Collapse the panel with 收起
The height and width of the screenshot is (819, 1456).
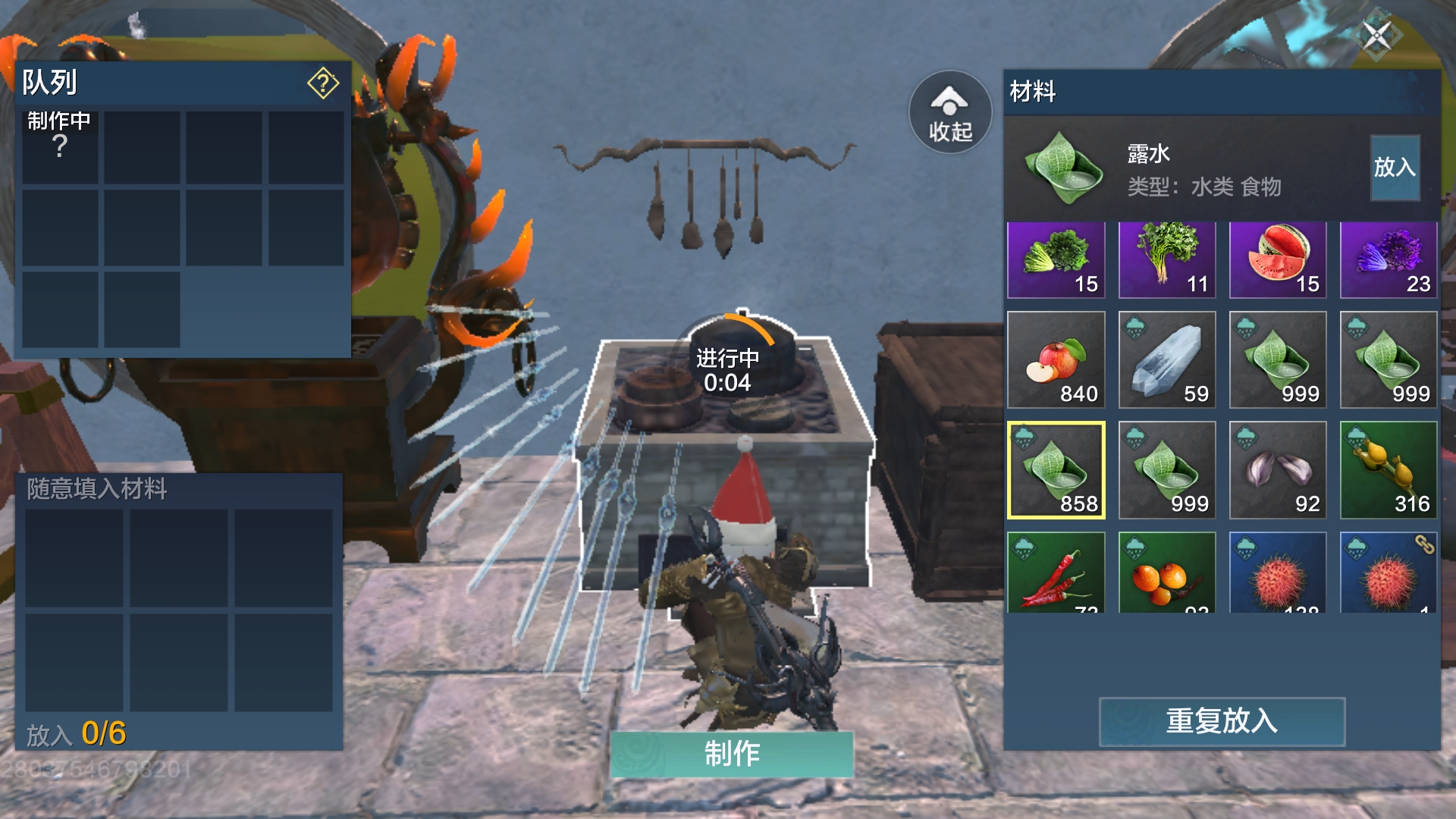pos(950,112)
